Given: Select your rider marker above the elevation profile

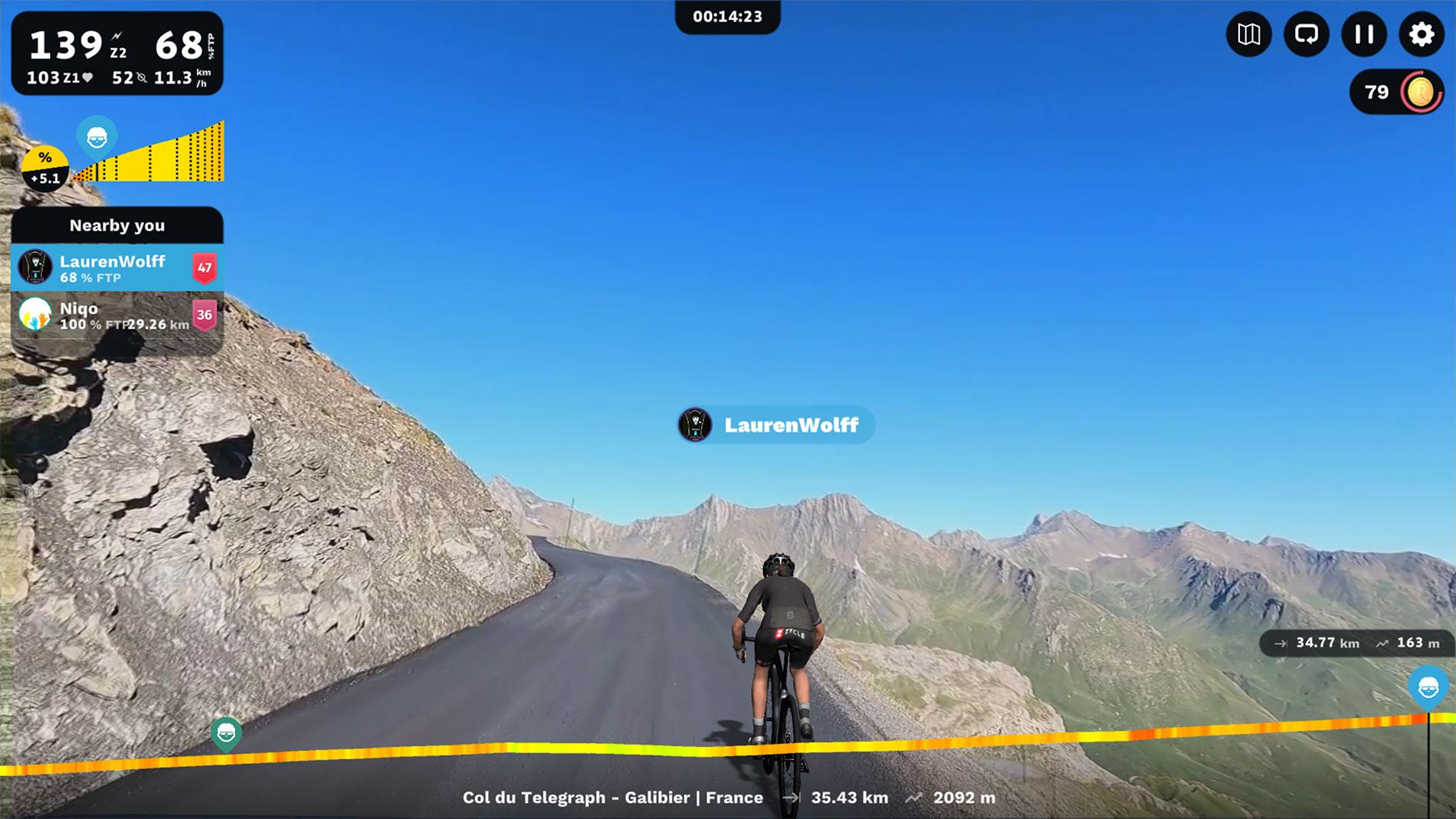Looking at the screenshot, I should click(97, 139).
